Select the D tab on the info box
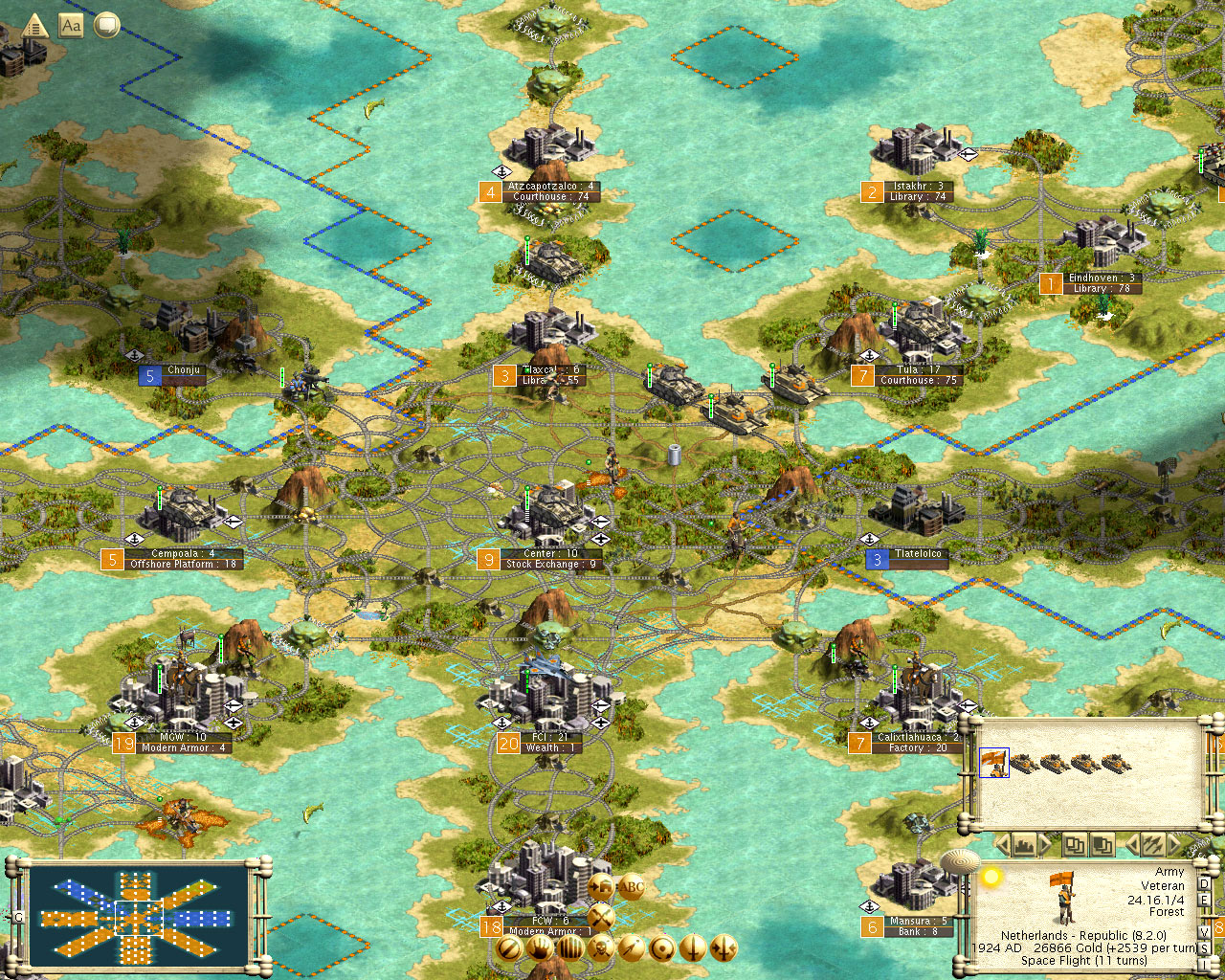1225x980 pixels. point(1205,884)
